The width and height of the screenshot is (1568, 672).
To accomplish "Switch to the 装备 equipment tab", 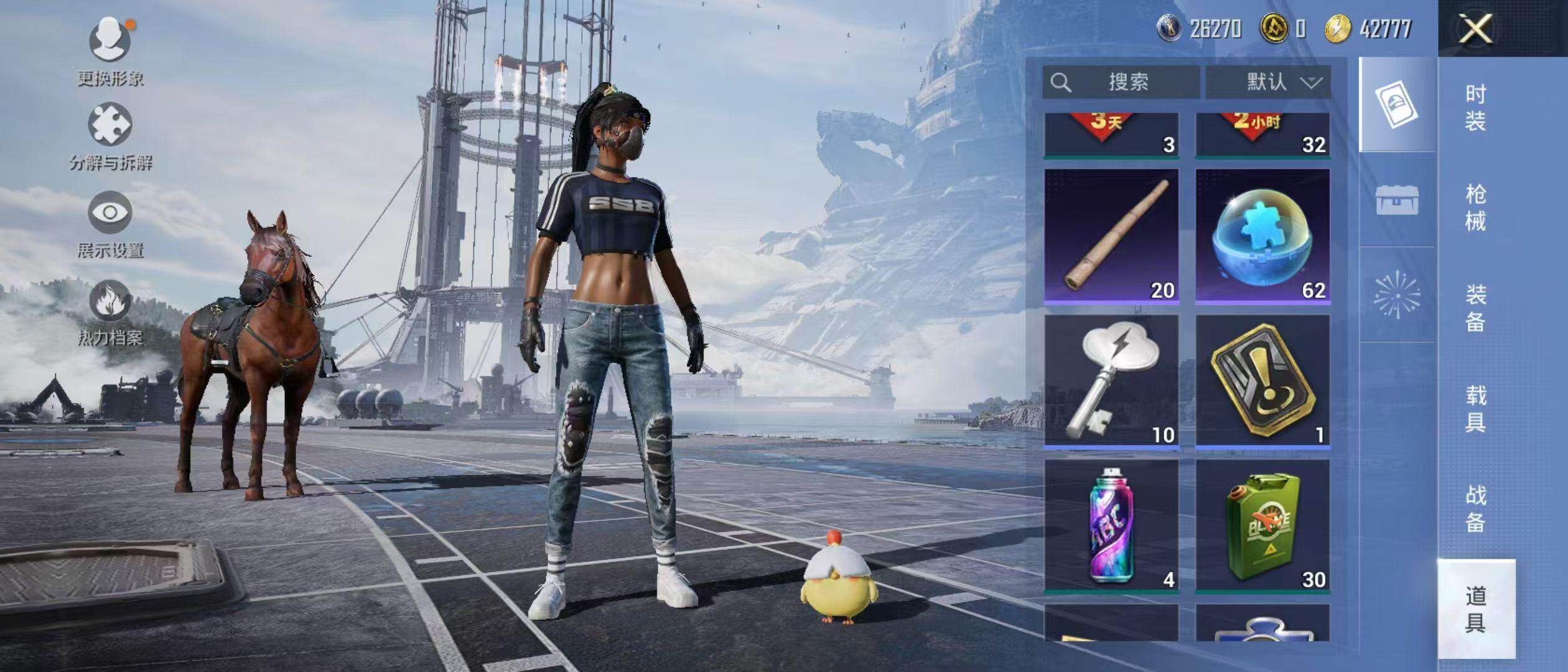I will (1475, 308).
